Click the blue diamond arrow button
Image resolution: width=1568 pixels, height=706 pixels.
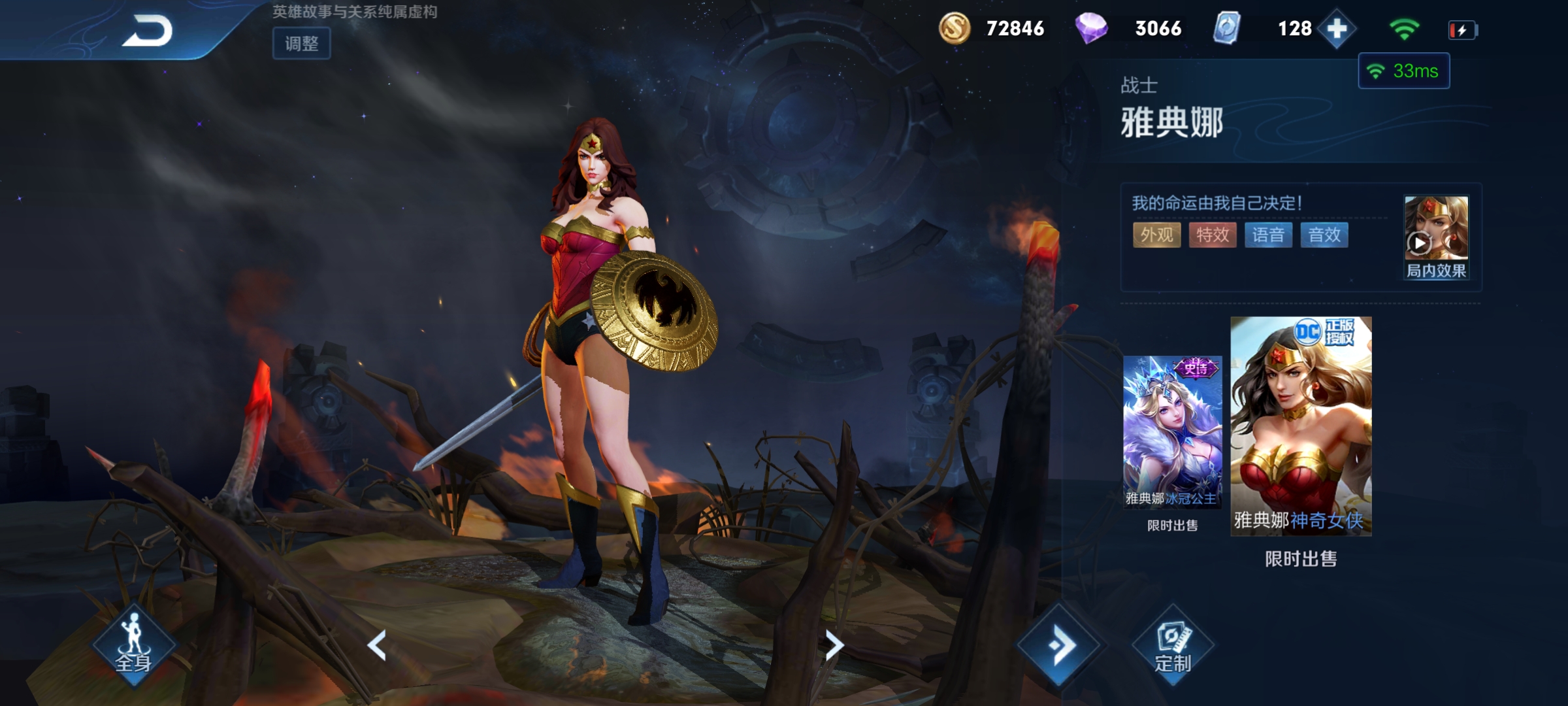tap(1060, 645)
